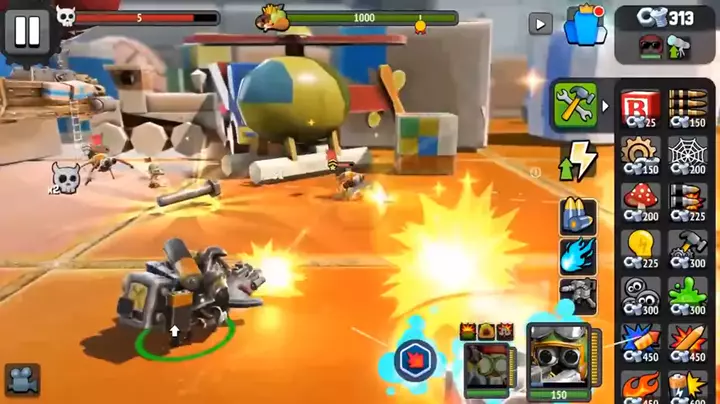The image size is (720, 404).
Task: Purchase the bullets upgrade costing 150
Action: pyautogui.click(x=688, y=108)
